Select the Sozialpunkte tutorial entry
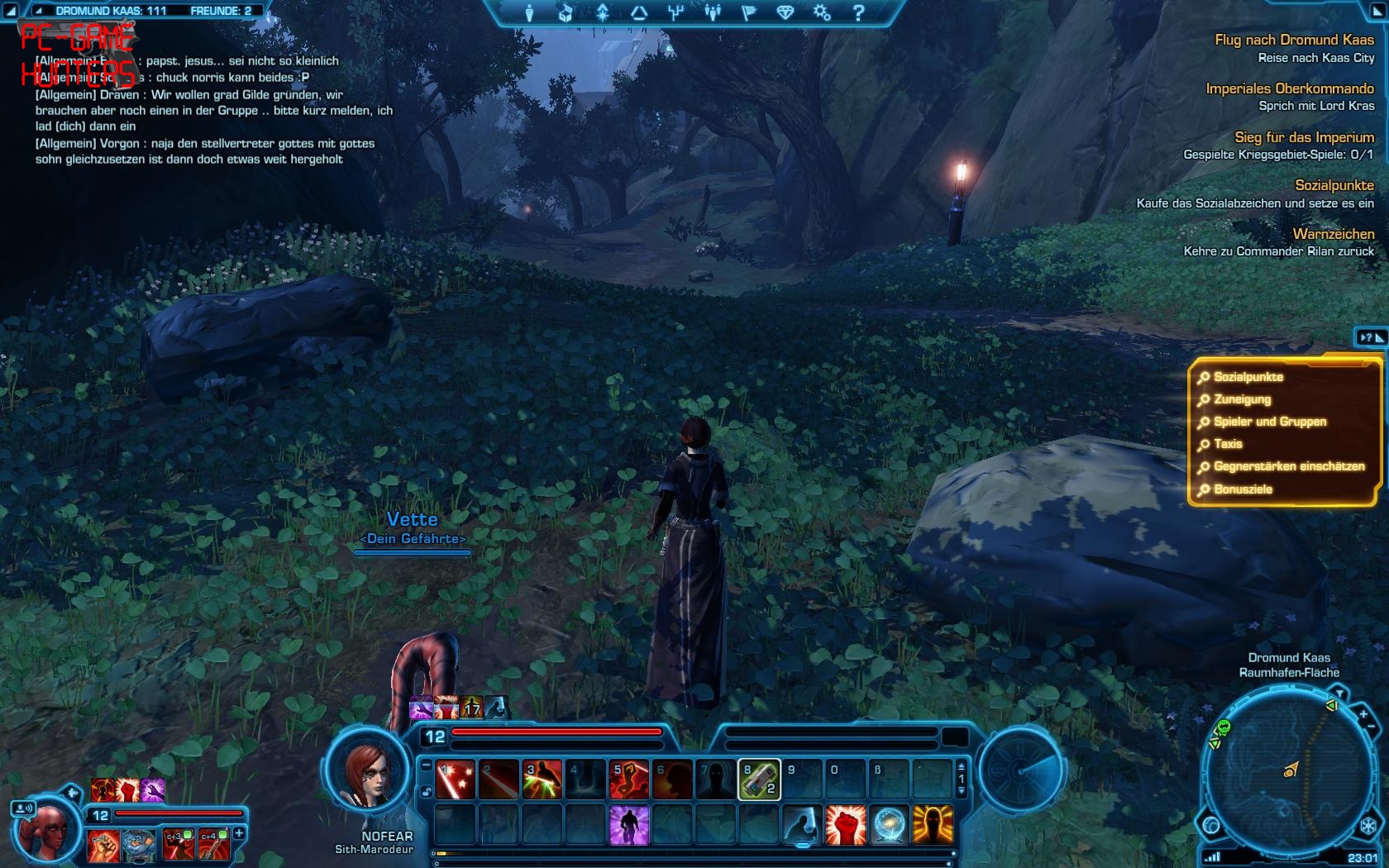The height and width of the screenshot is (868, 1389). [1248, 377]
